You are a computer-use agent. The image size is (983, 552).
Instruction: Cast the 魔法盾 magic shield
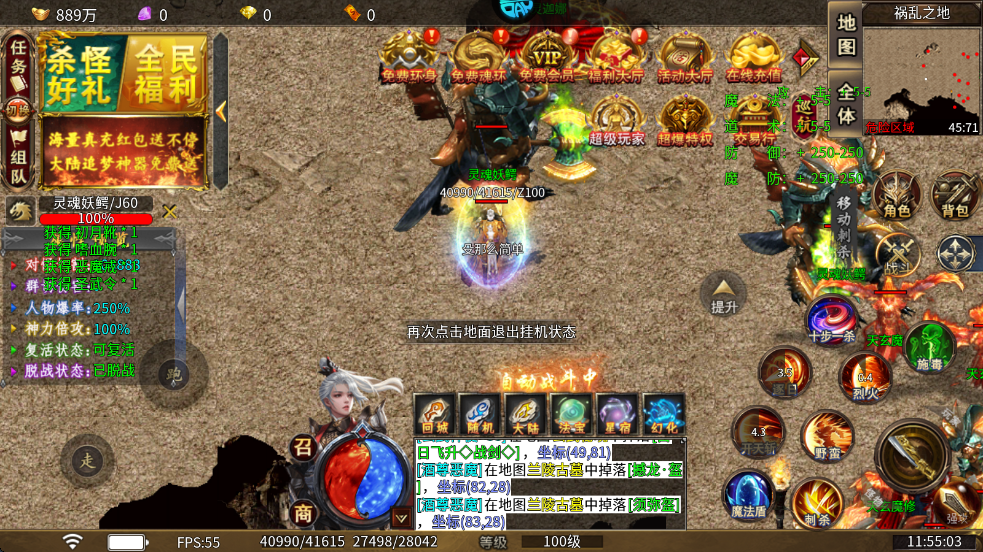click(x=748, y=495)
